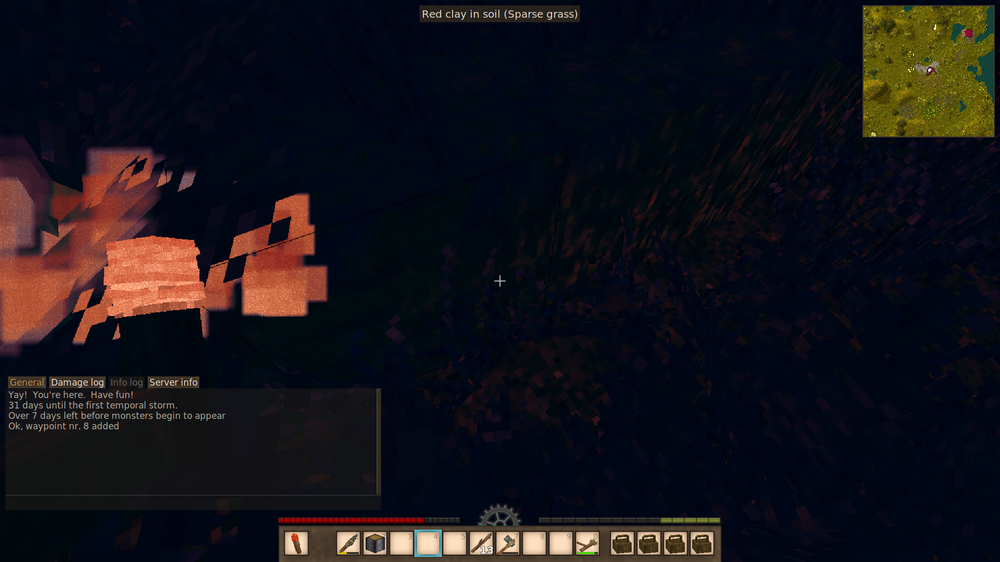Open the Damage log tab
Screen dimensions: 1000x562
pos(77,382)
